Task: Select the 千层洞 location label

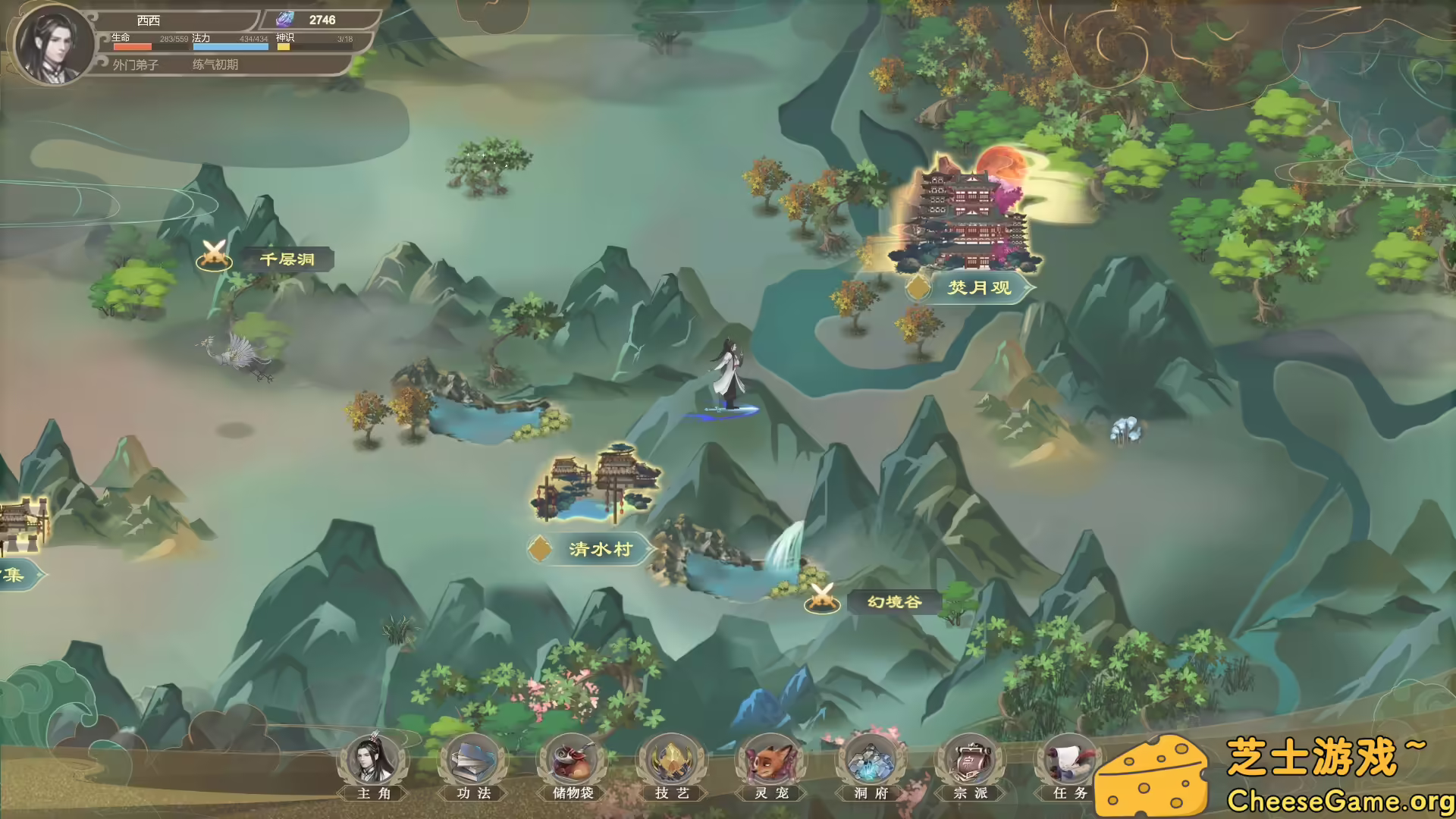Action: click(287, 259)
